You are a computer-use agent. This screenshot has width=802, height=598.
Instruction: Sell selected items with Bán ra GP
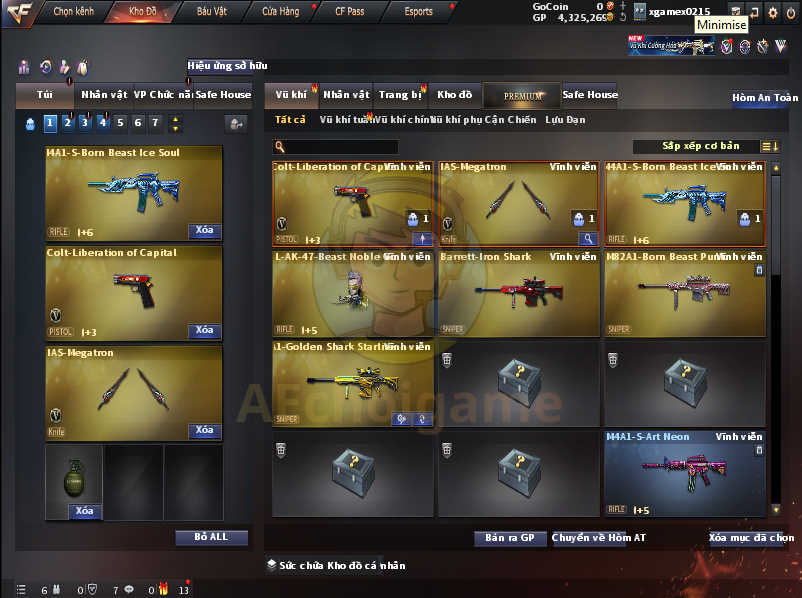point(510,538)
